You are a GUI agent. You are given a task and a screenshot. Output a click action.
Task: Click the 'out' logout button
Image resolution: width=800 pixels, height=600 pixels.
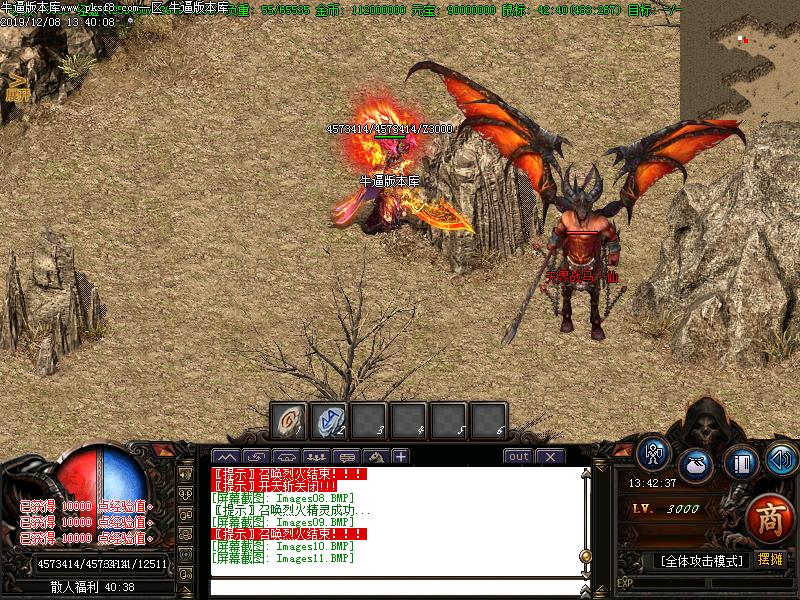point(518,456)
